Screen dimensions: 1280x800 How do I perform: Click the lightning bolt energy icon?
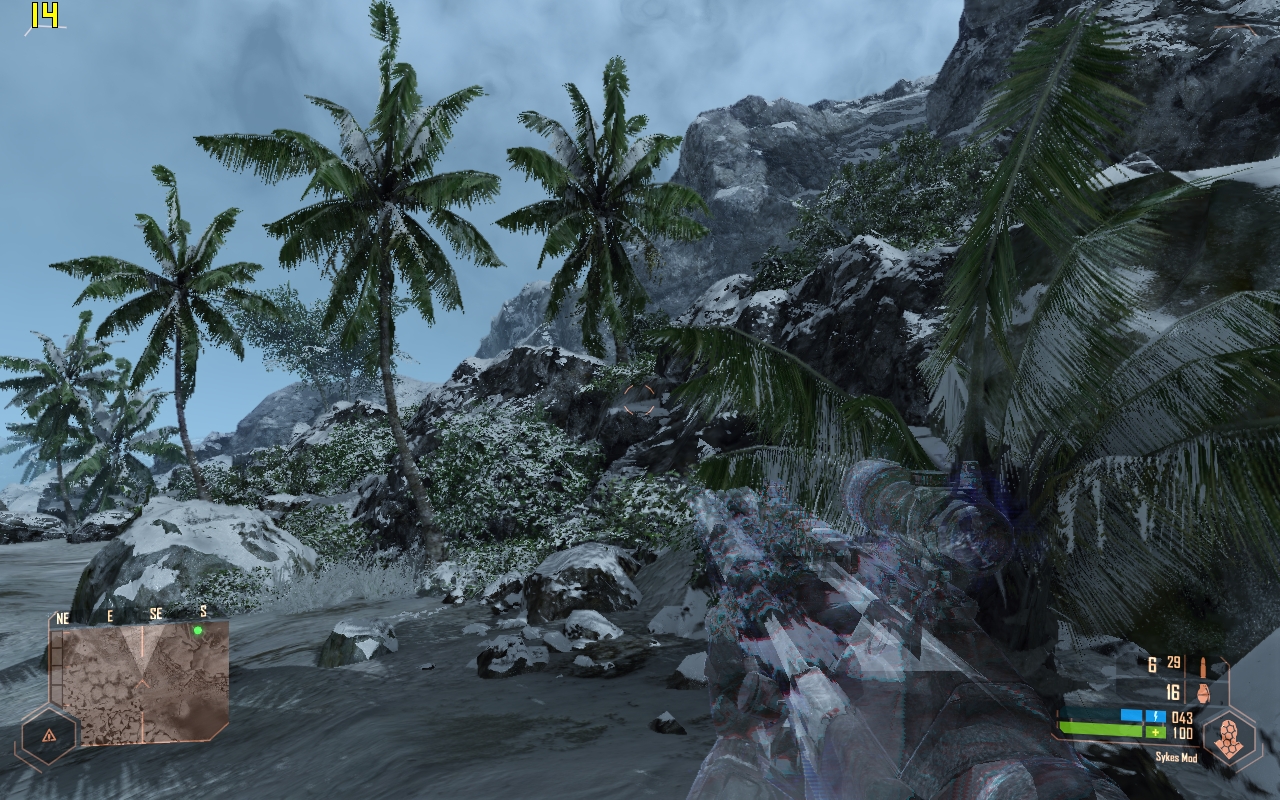pos(1155,717)
